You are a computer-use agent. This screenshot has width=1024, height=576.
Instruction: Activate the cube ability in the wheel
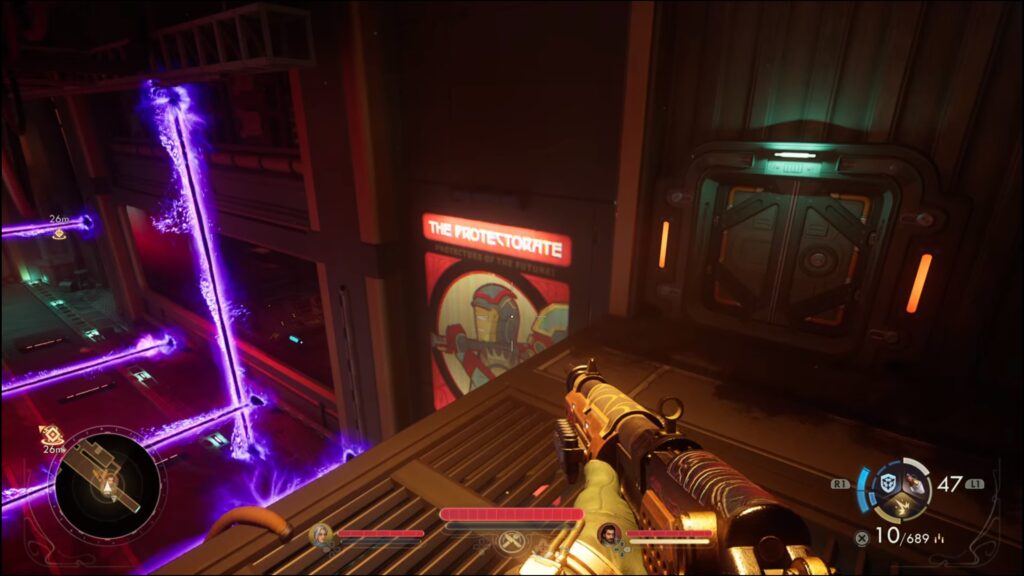[x=886, y=482]
